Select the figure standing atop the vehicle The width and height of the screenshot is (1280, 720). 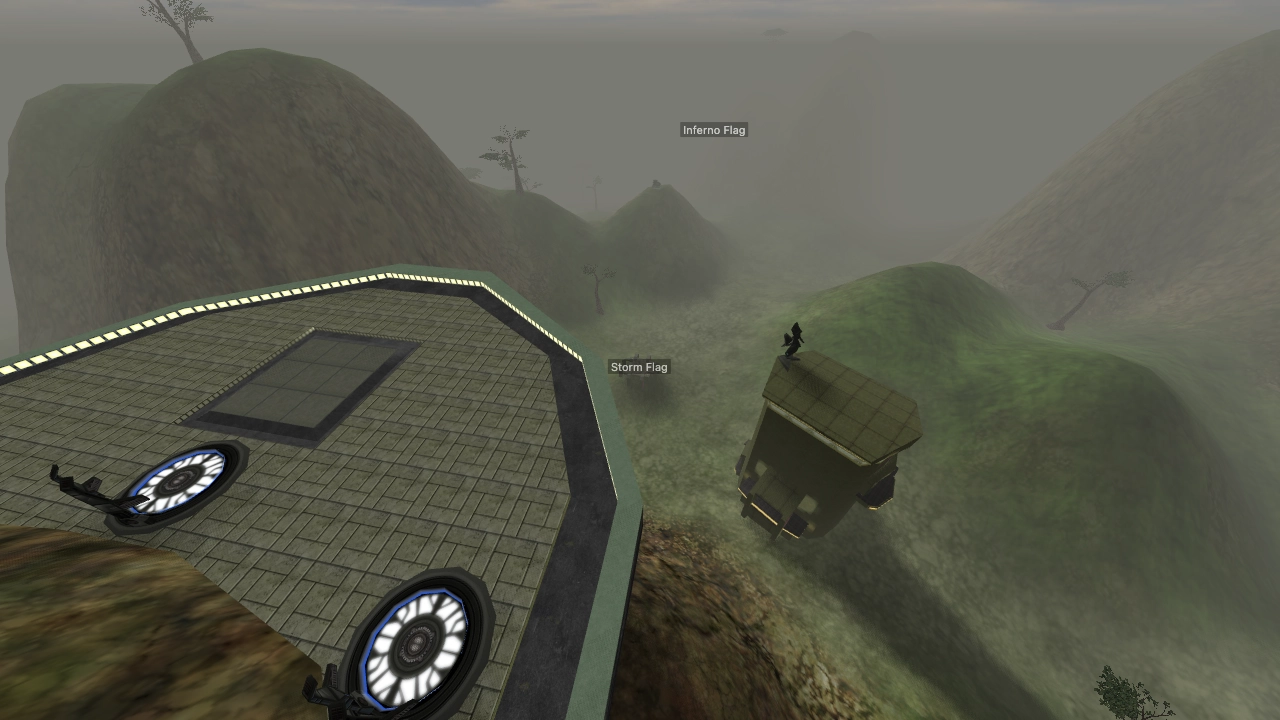[793, 340]
